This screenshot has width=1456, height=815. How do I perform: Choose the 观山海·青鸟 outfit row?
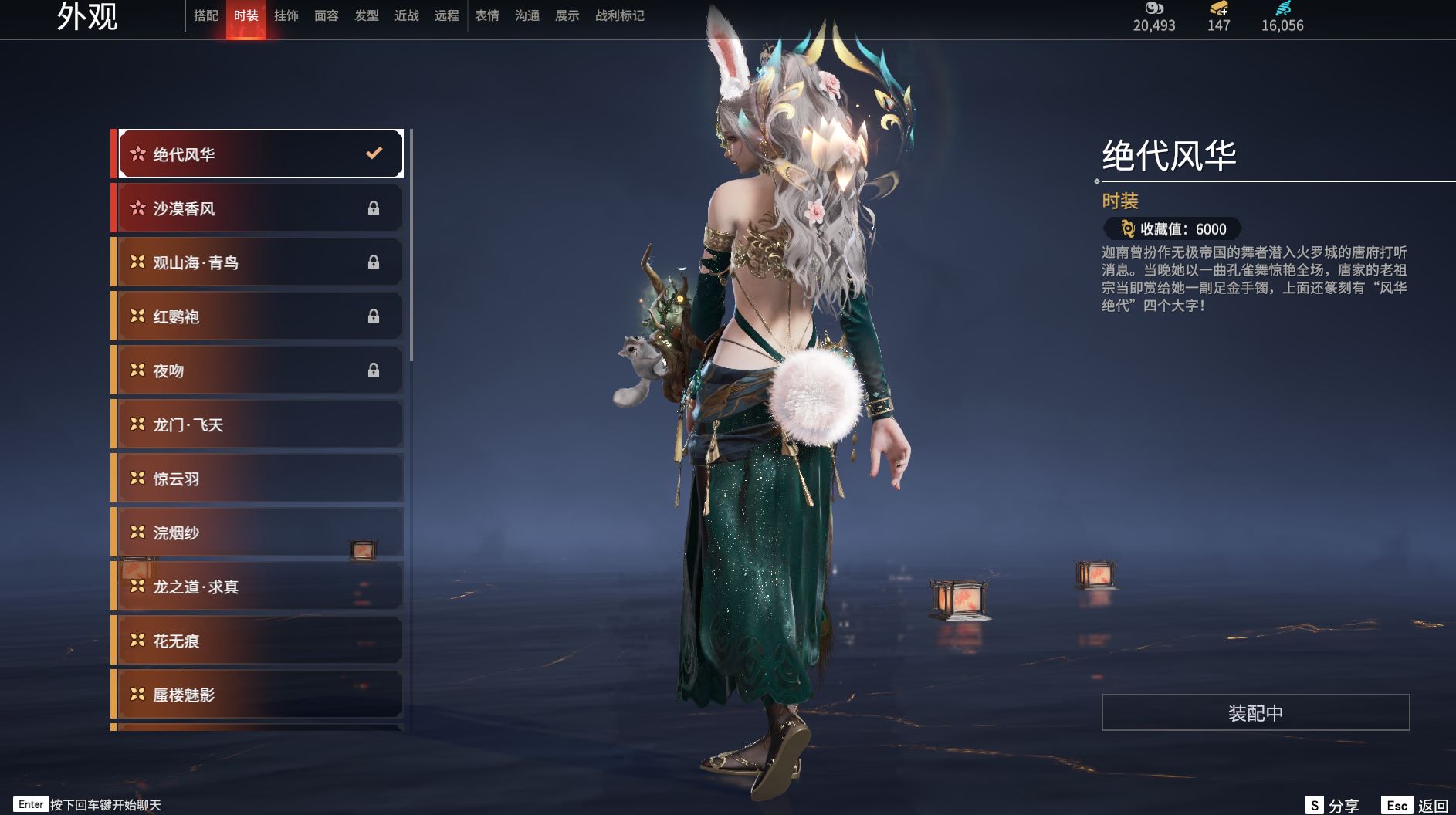click(x=259, y=262)
